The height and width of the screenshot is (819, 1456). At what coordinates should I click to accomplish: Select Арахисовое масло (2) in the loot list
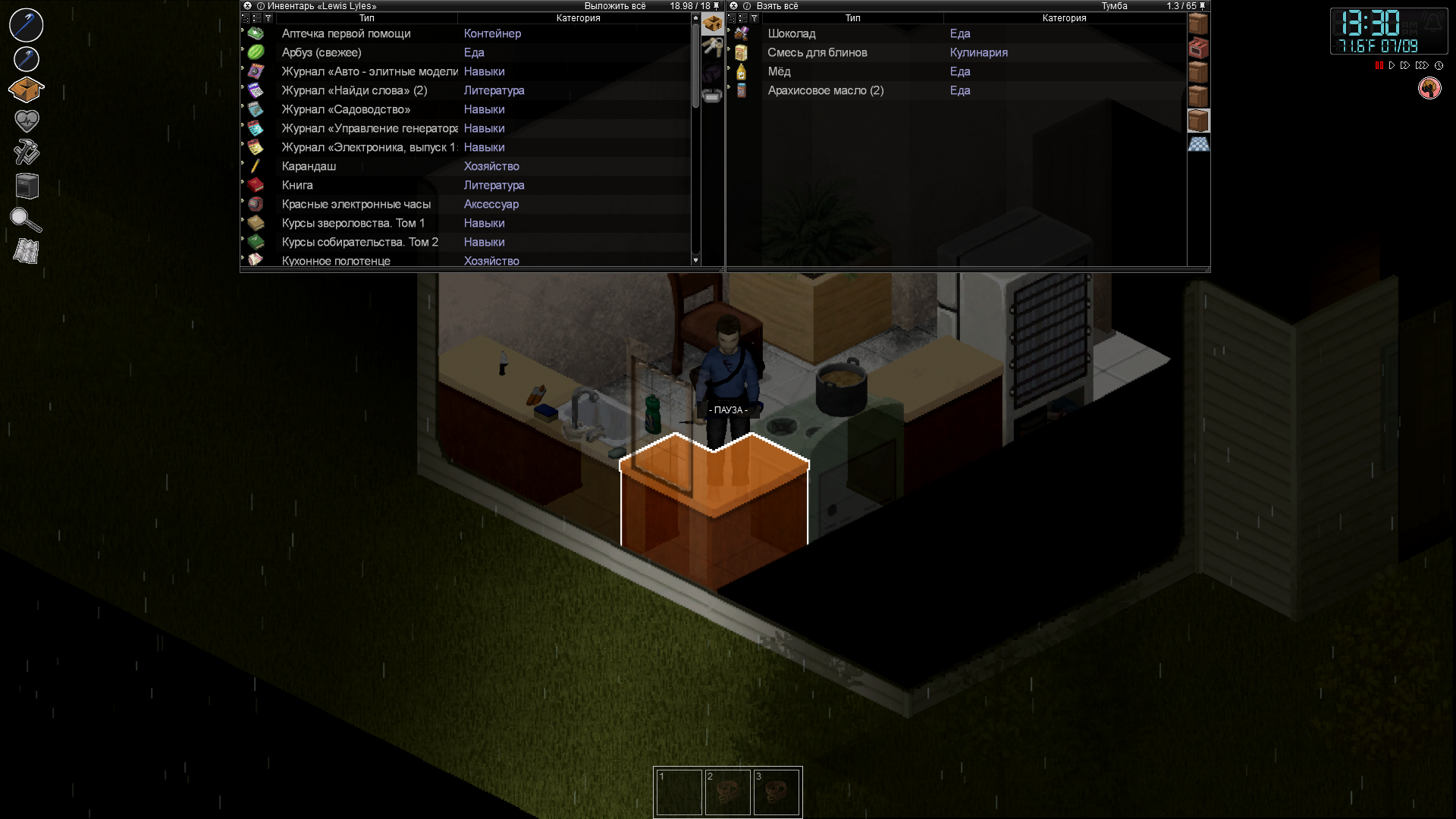(x=825, y=90)
